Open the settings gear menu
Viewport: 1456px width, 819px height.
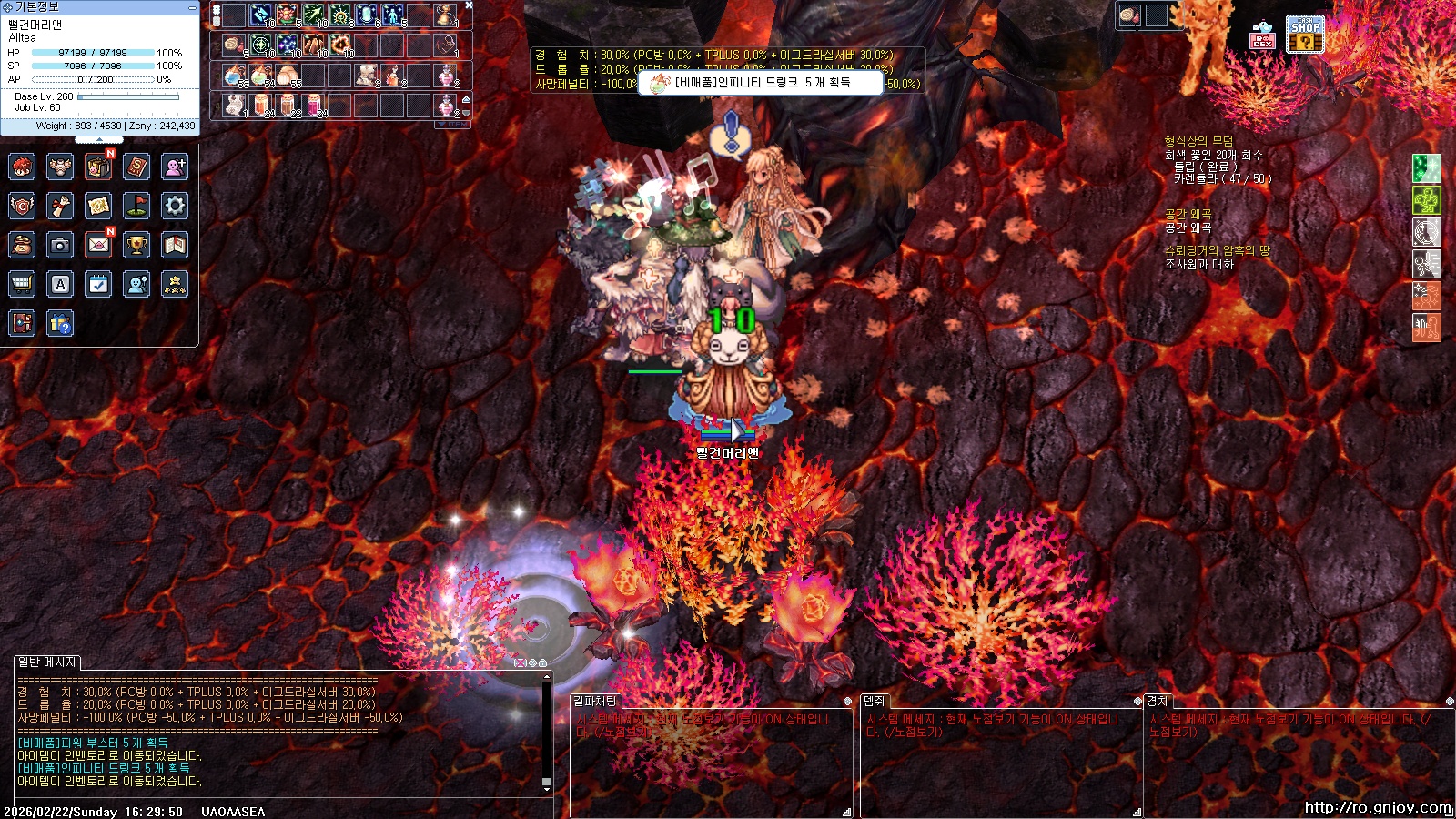[175, 206]
